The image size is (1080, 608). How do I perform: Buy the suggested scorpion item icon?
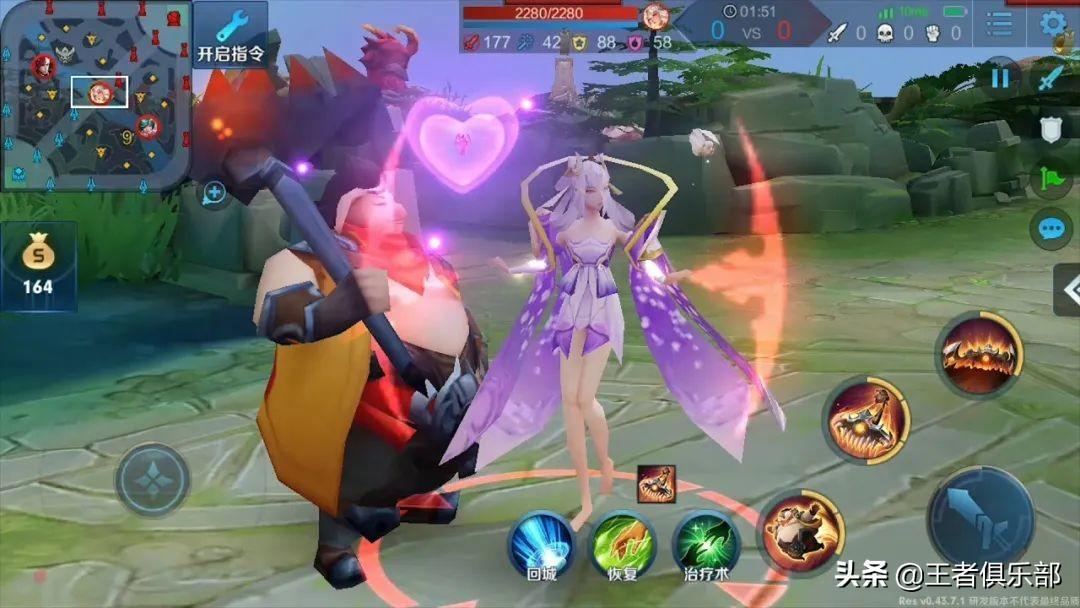pyautogui.click(x=656, y=484)
